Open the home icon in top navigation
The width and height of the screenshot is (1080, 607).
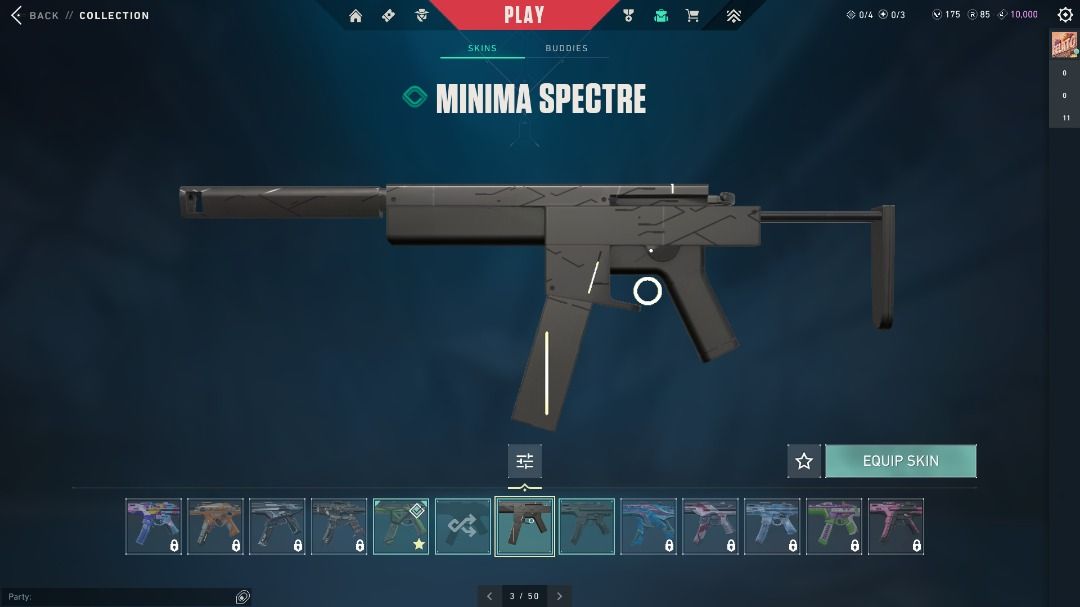(356, 15)
